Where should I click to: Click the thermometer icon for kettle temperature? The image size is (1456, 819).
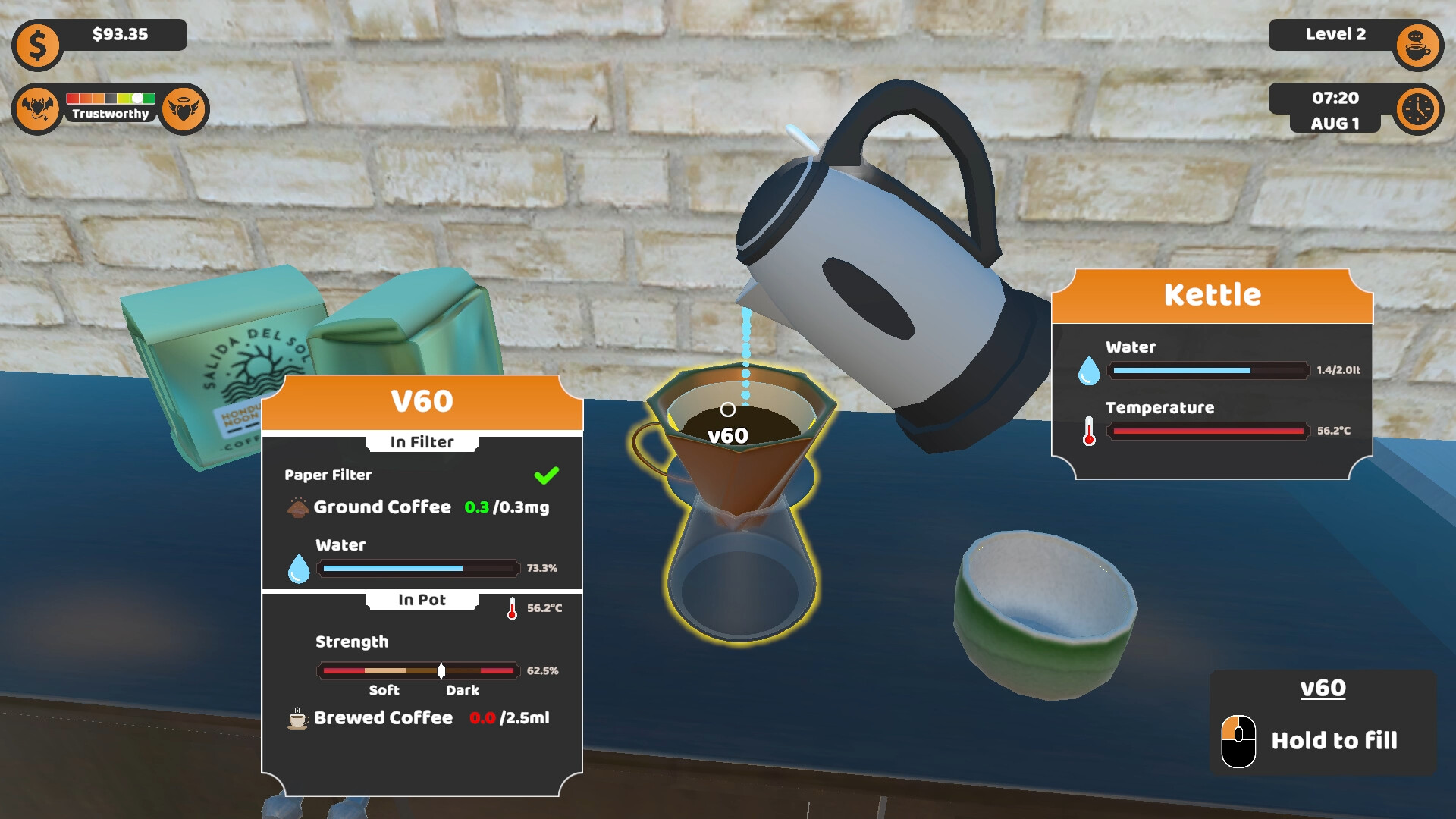click(1090, 431)
